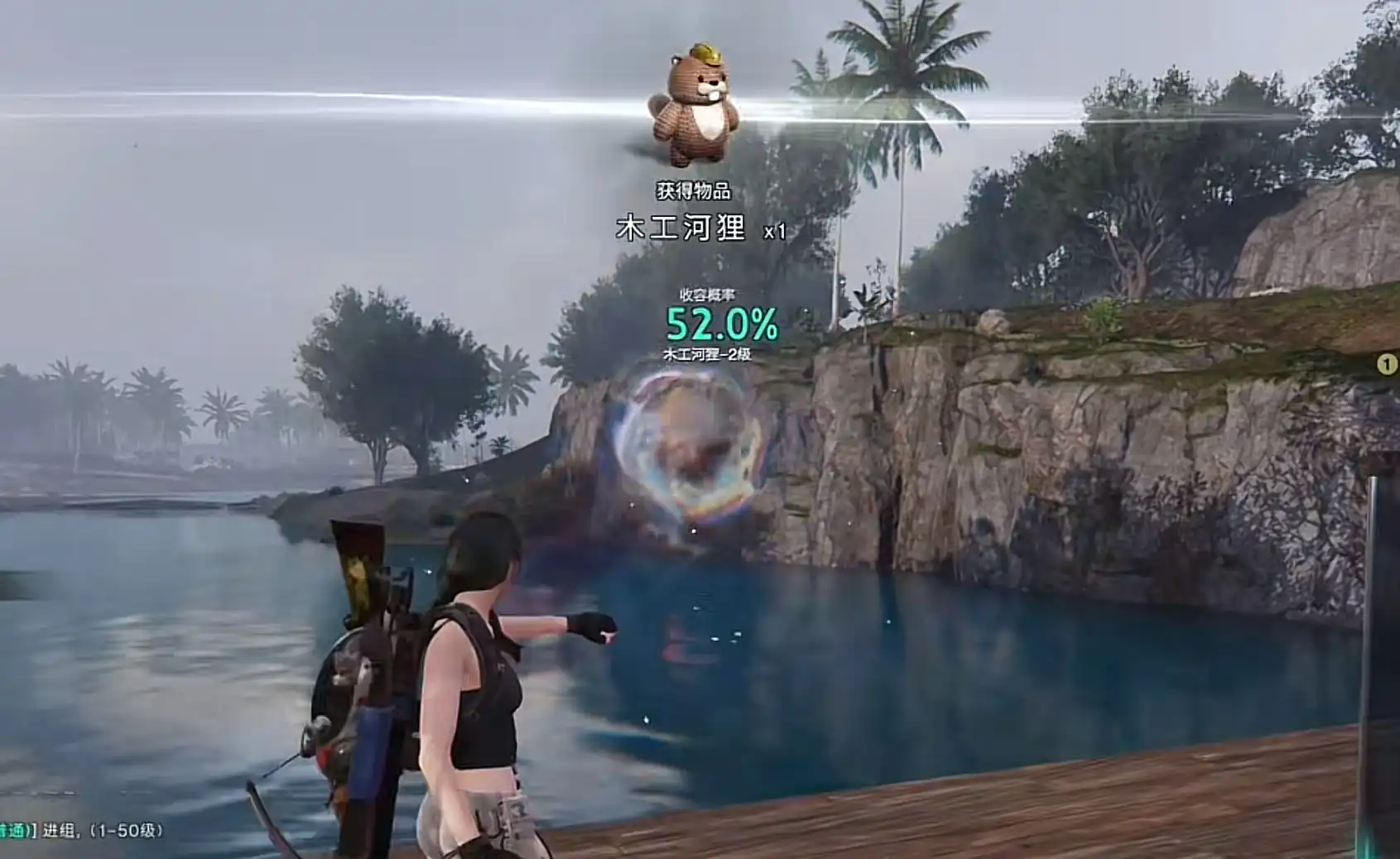Viewport: 1400px width, 859px height.
Task: Click the obtained 木工河狸 beaver item icon
Action: point(693,104)
